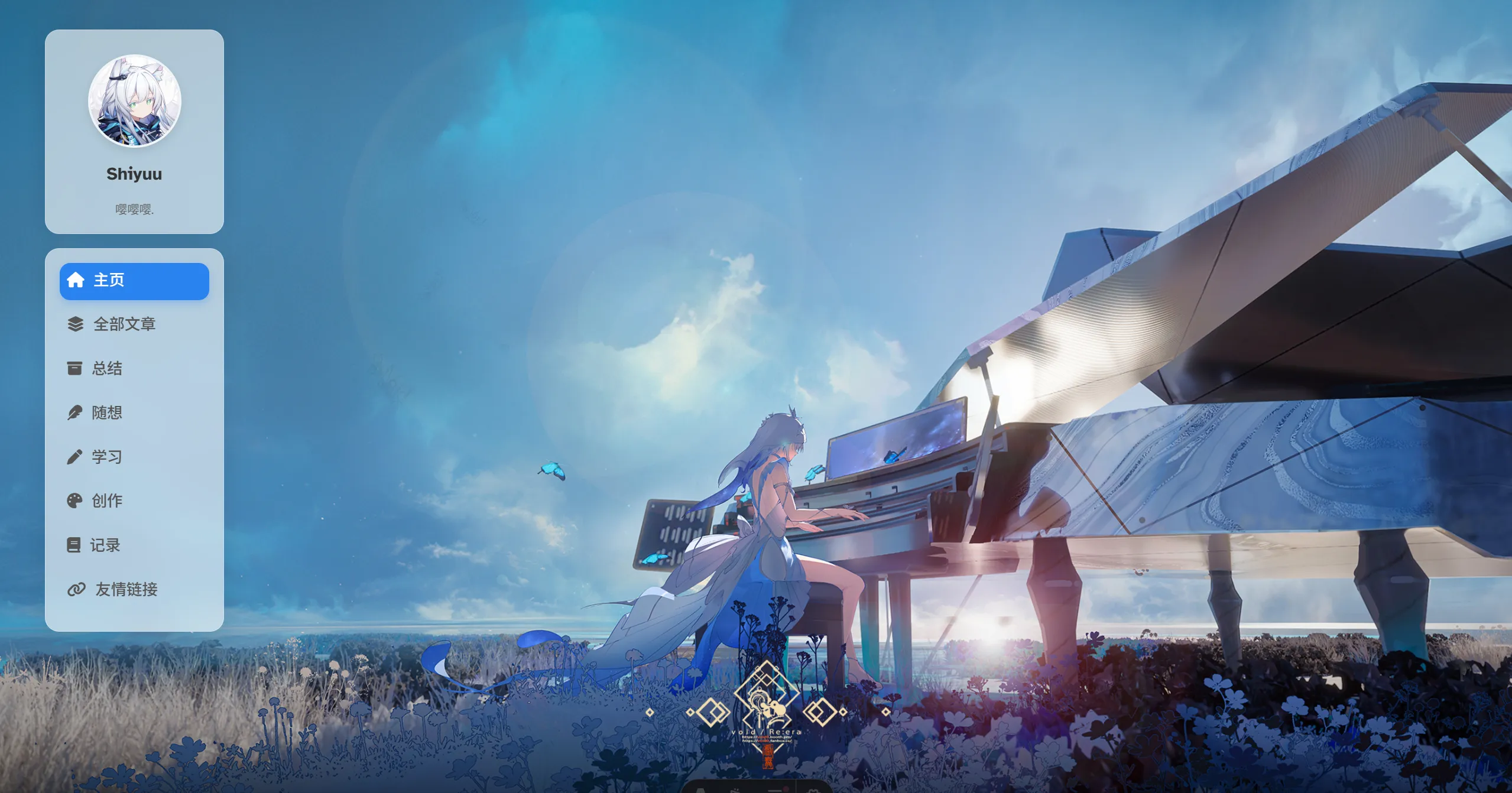View the 记录 records section

[x=105, y=545]
